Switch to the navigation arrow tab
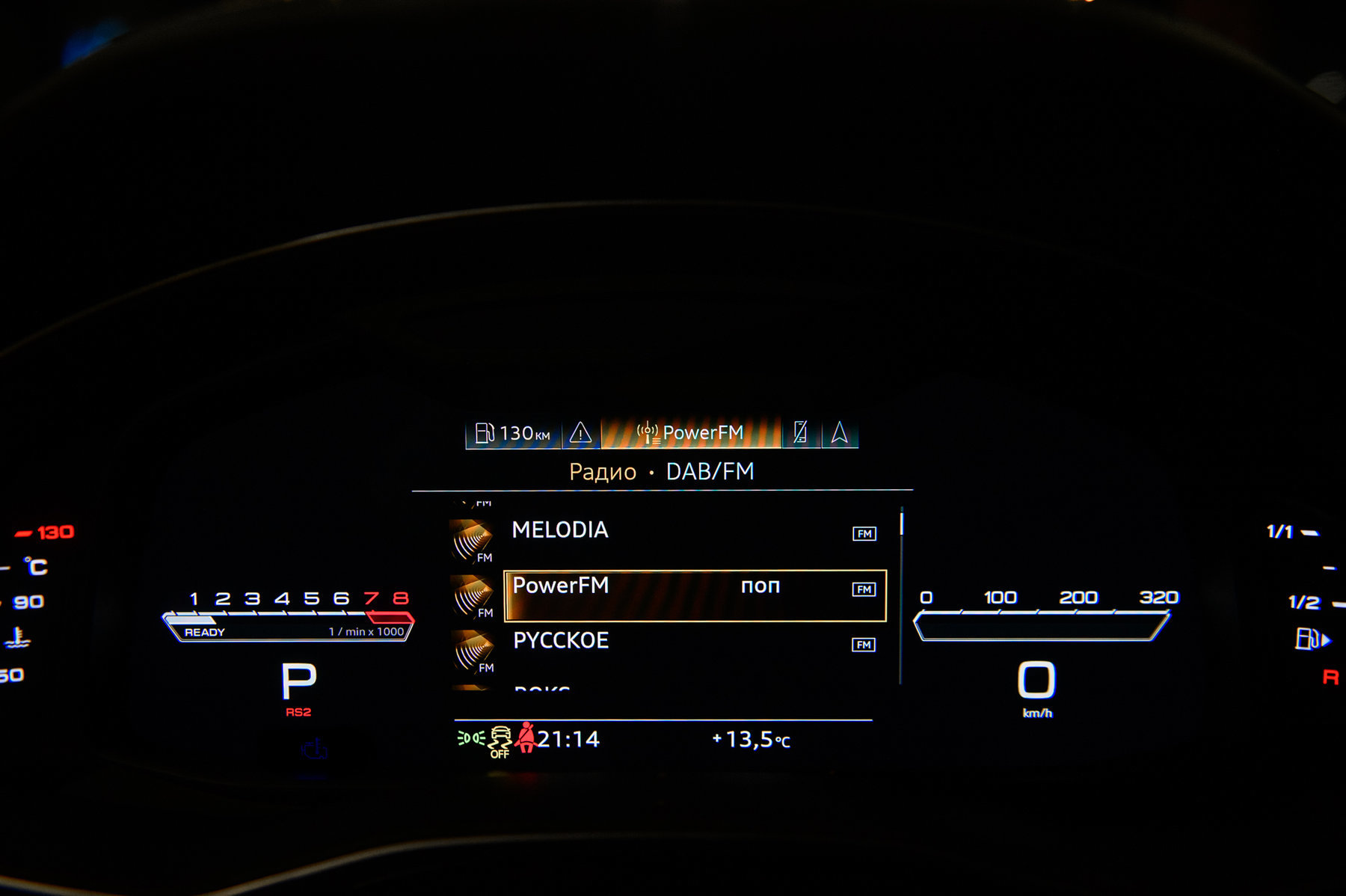Image resolution: width=1346 pixels, height=896 pixels. click(840, 432)
